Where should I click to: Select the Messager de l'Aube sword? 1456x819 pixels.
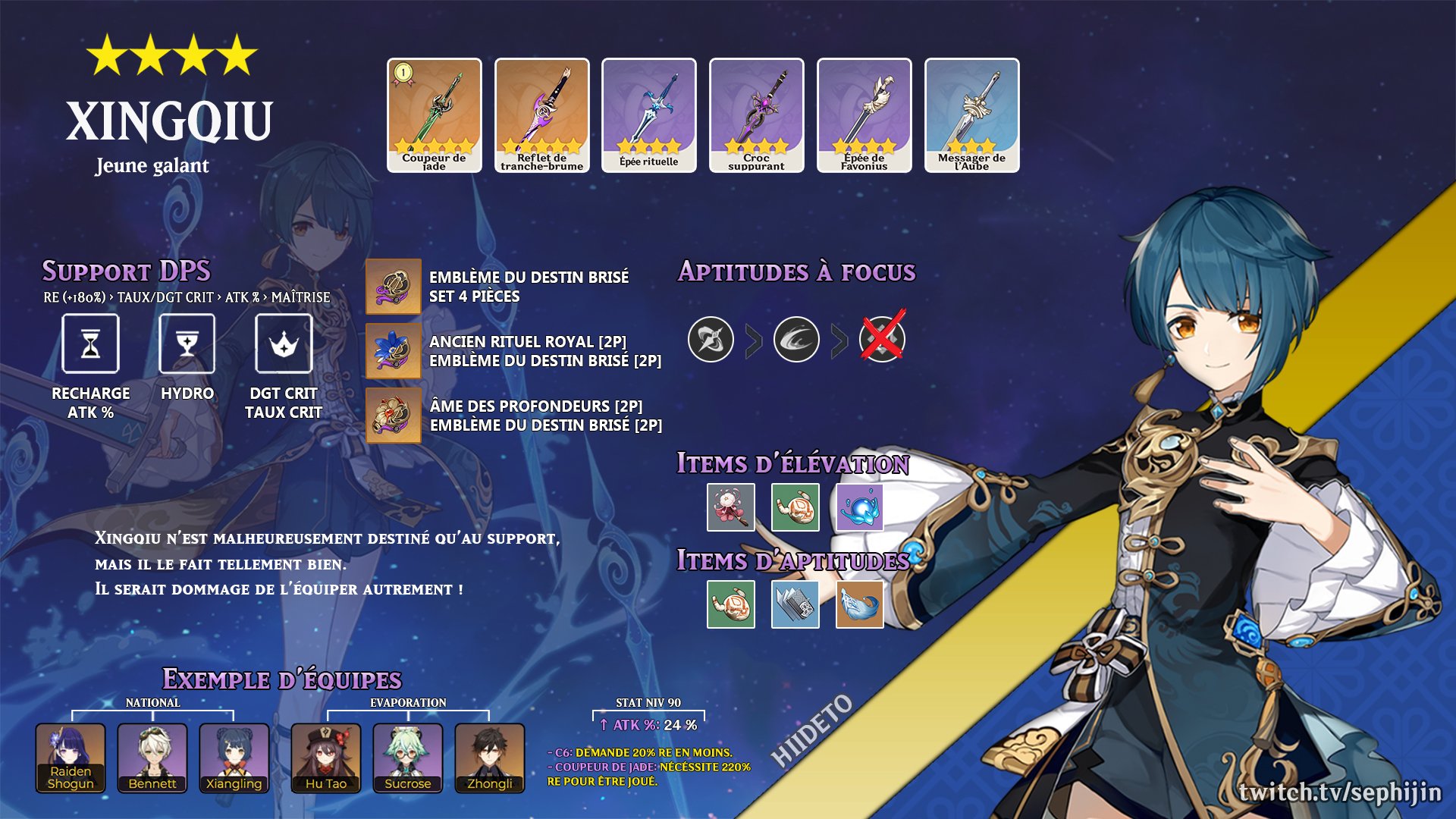(971, 115)
